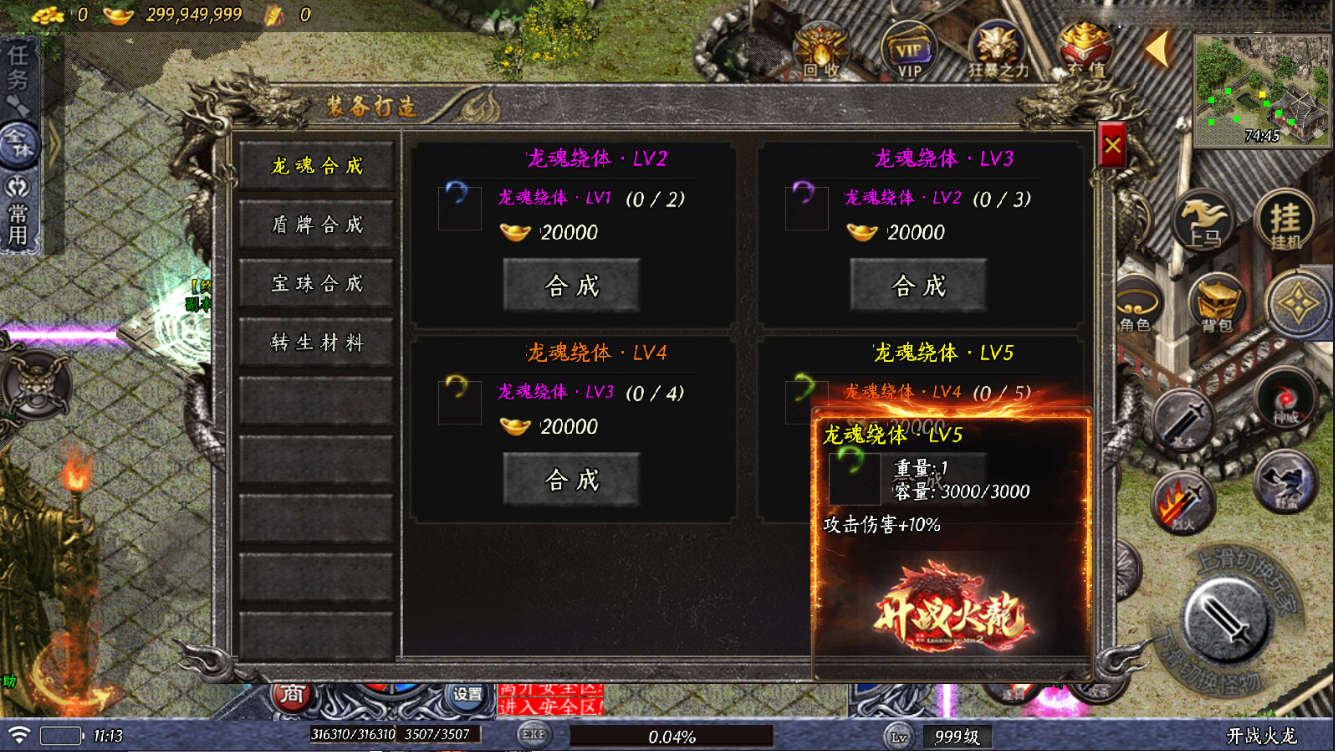Select the 龙魂合成 tab

(x=316, y=166)
